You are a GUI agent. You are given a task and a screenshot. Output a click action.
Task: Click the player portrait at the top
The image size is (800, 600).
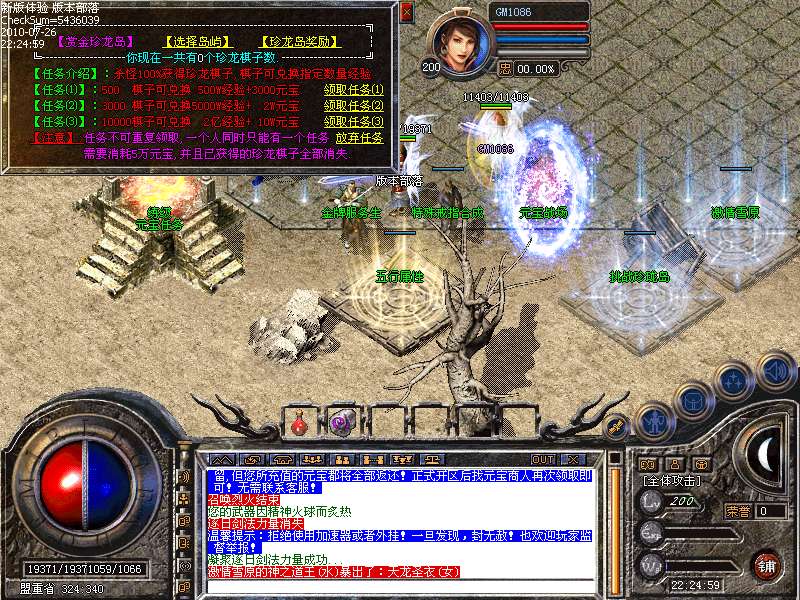click(x=459, y=42)
